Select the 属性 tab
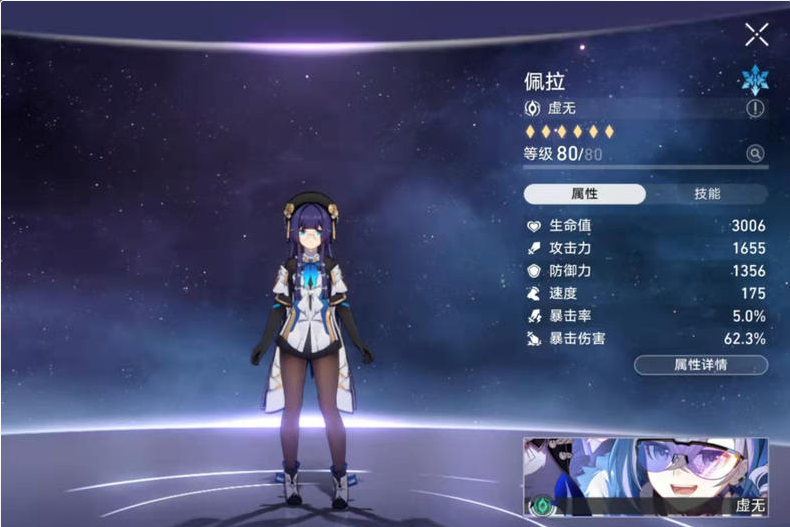The width and height of the screenshot is (790, 527). point(585,194)
